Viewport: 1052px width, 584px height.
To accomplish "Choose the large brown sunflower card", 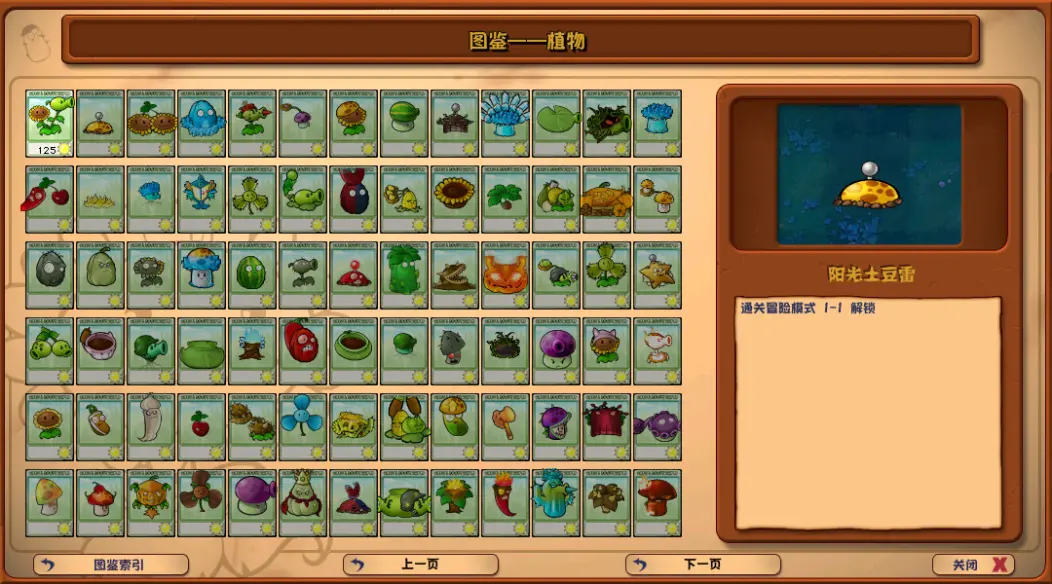I will coord(455,198).
